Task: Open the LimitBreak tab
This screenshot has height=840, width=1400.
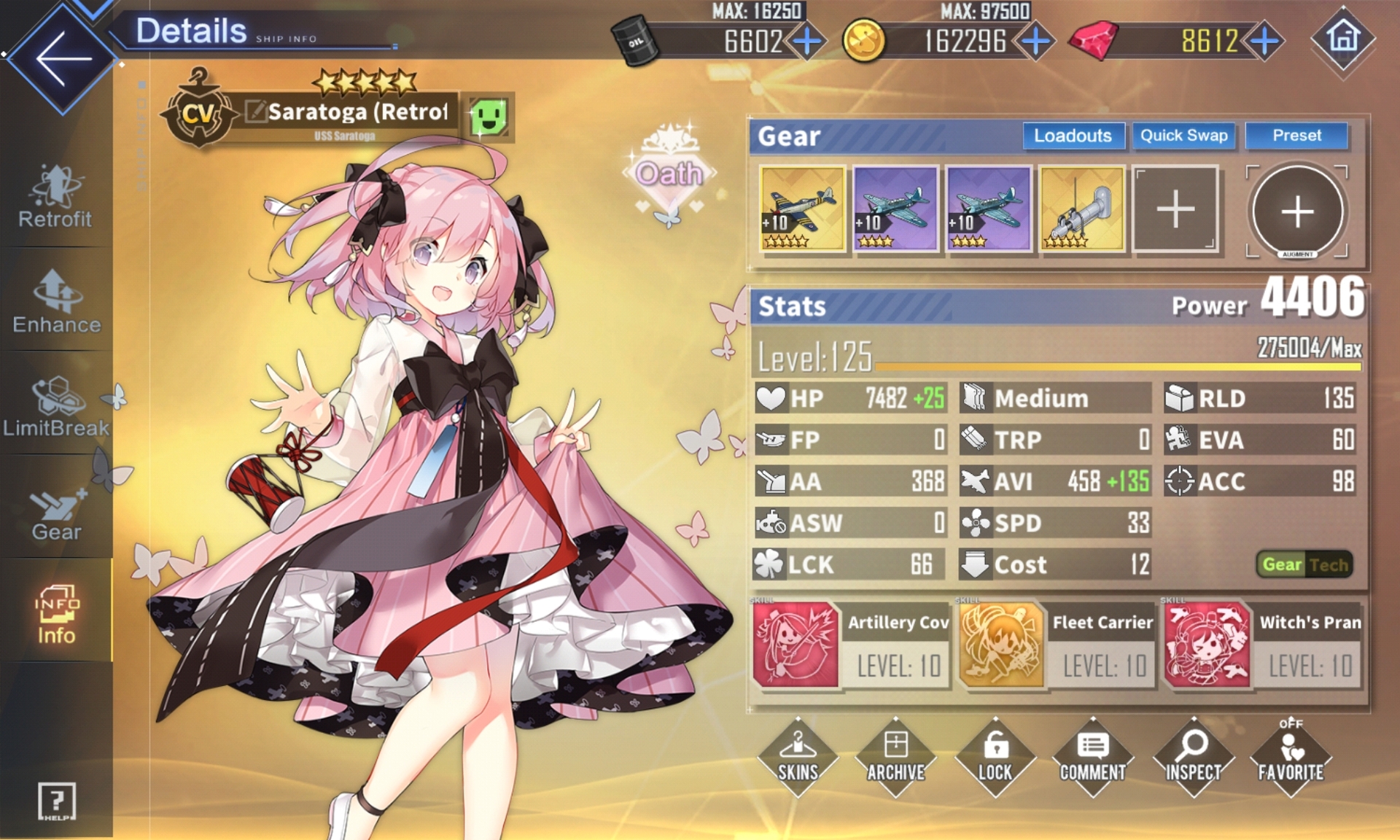Action: coord(56,406)
